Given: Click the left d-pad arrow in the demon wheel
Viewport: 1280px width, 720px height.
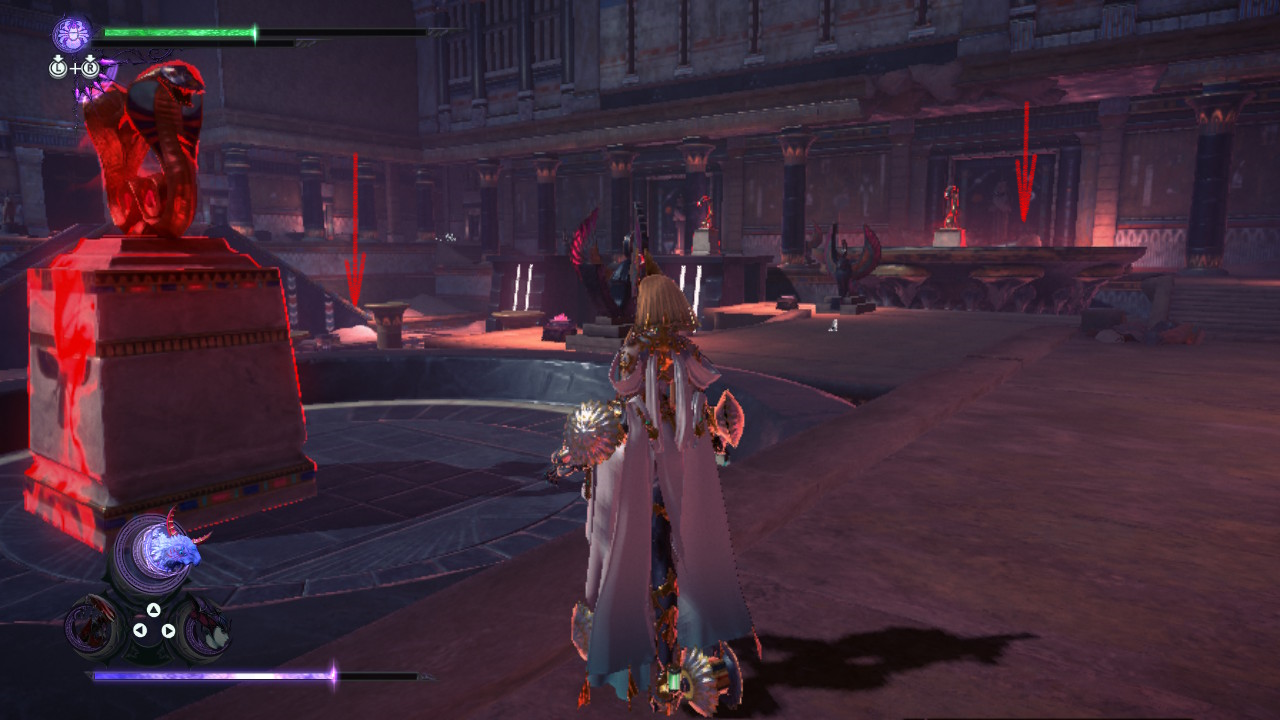Looking at the screenshot, I should click(x=140, y=629).
